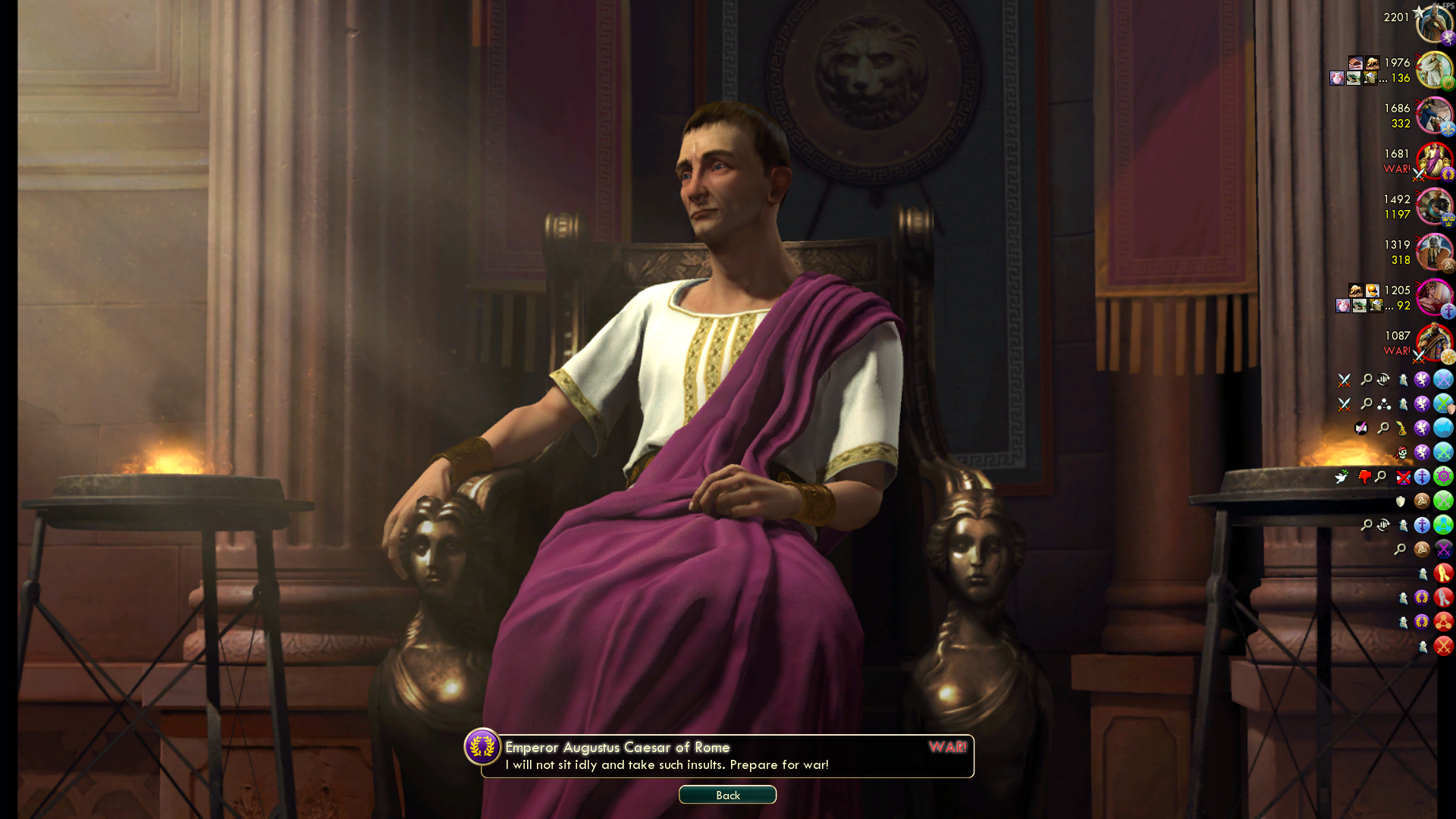Select the red city-state icon with crossed swords
This screenshot has width=1456, height=819.
point(1443,646)
